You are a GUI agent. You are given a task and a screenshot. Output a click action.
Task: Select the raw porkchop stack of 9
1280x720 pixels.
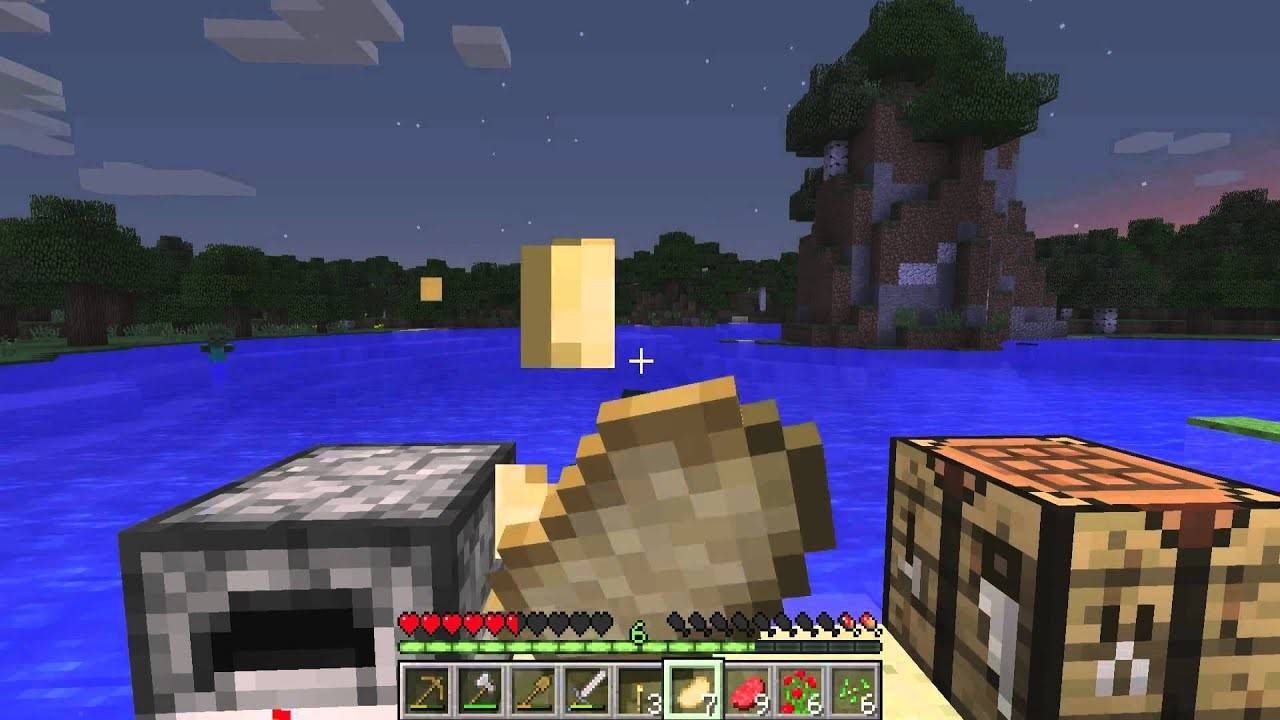coord(747,690)
